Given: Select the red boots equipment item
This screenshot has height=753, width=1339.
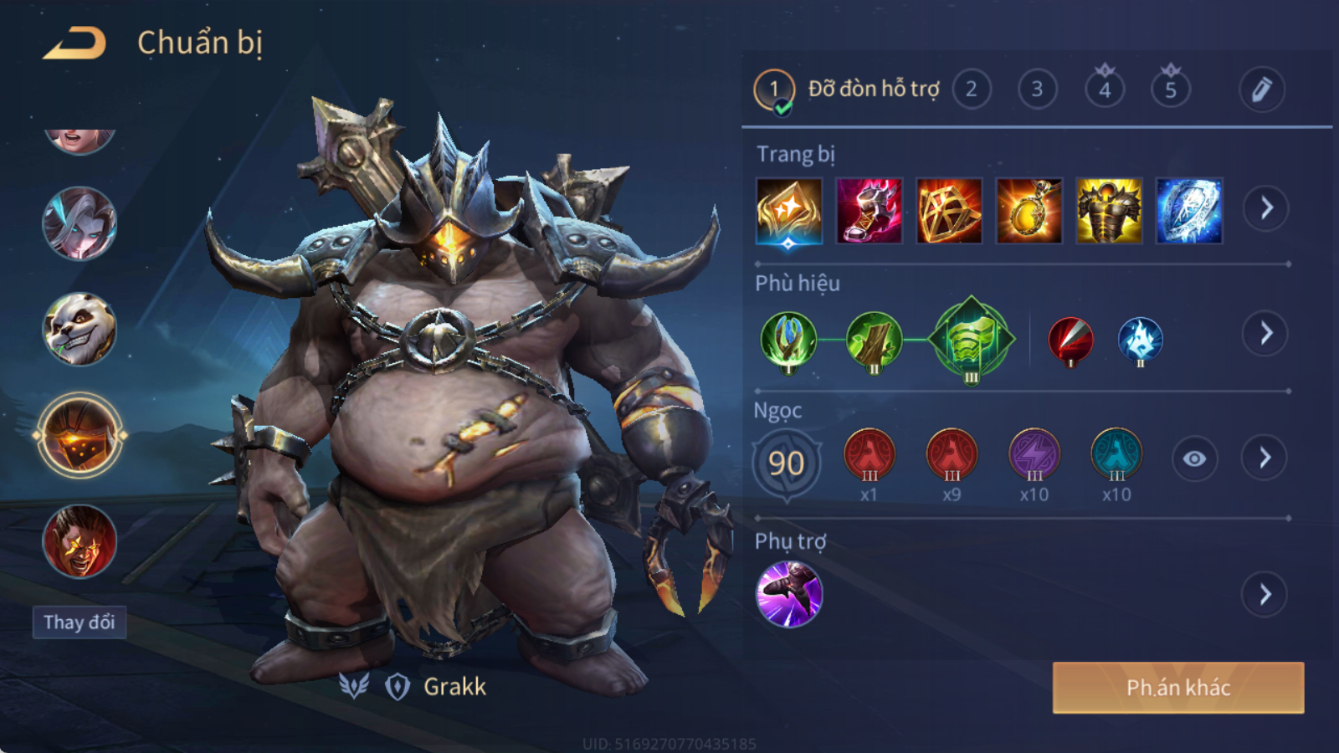Looking at the screenshot, I should pos(869,211).
